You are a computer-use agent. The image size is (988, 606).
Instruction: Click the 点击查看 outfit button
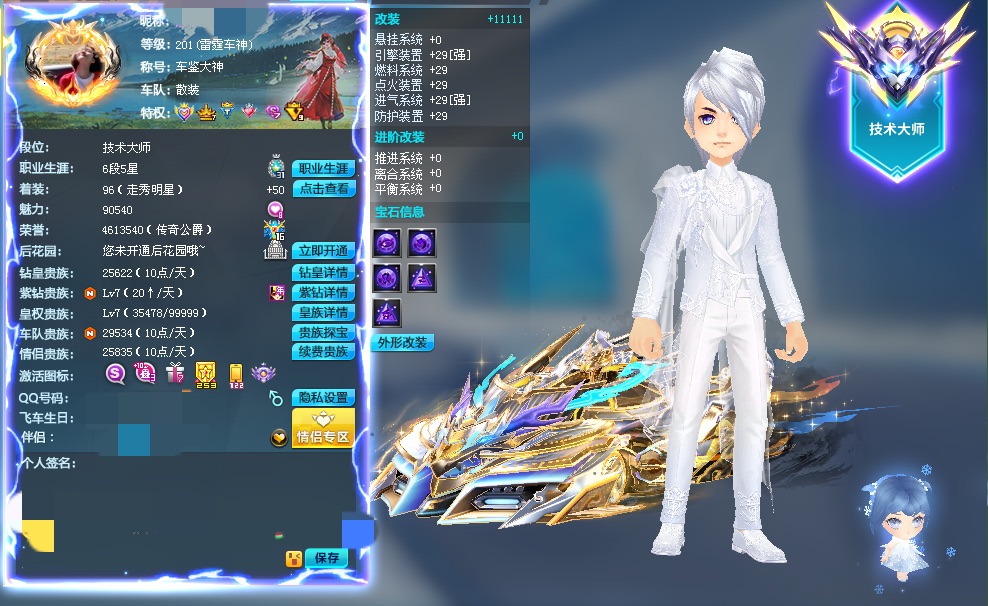pyautogui.click(x=323, y=189)
